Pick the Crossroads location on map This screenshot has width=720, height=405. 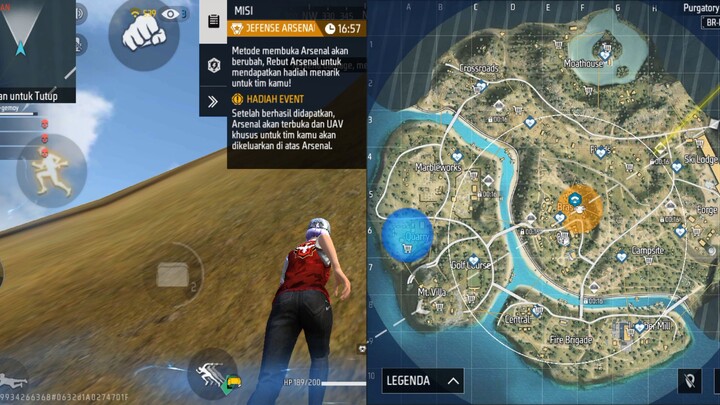tap(478, 69)
